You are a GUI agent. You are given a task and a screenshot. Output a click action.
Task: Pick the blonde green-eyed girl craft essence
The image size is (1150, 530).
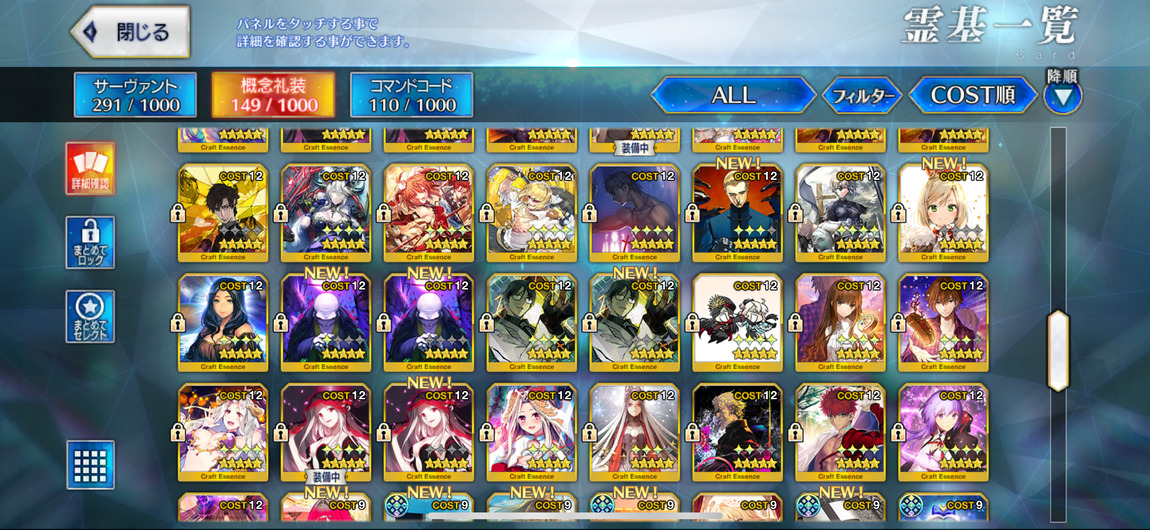click(943, 210)
